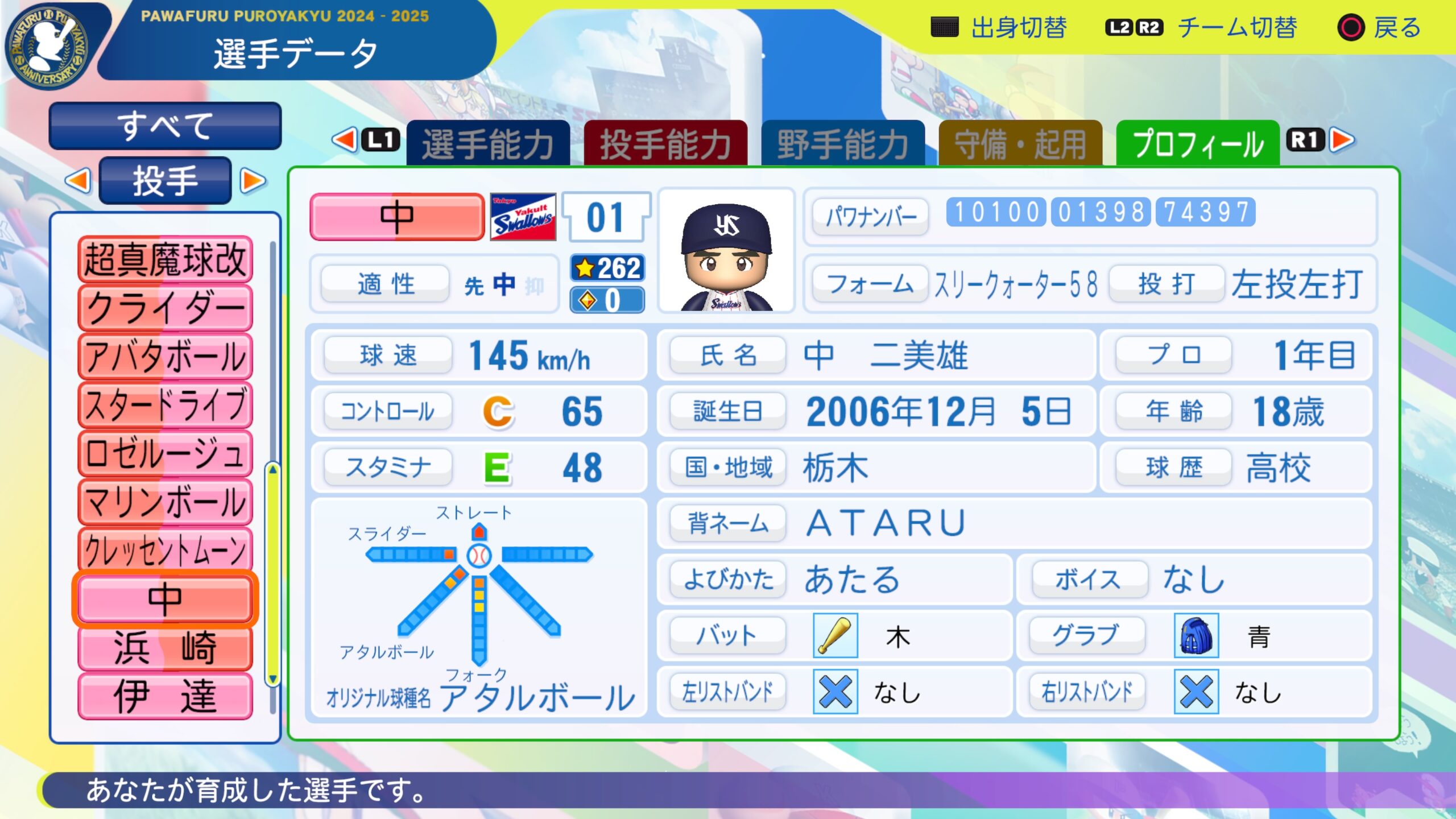Choose player 伊達 in the list
The height and width of the screenshot is (819, 1456).
(x=165, y=696)
